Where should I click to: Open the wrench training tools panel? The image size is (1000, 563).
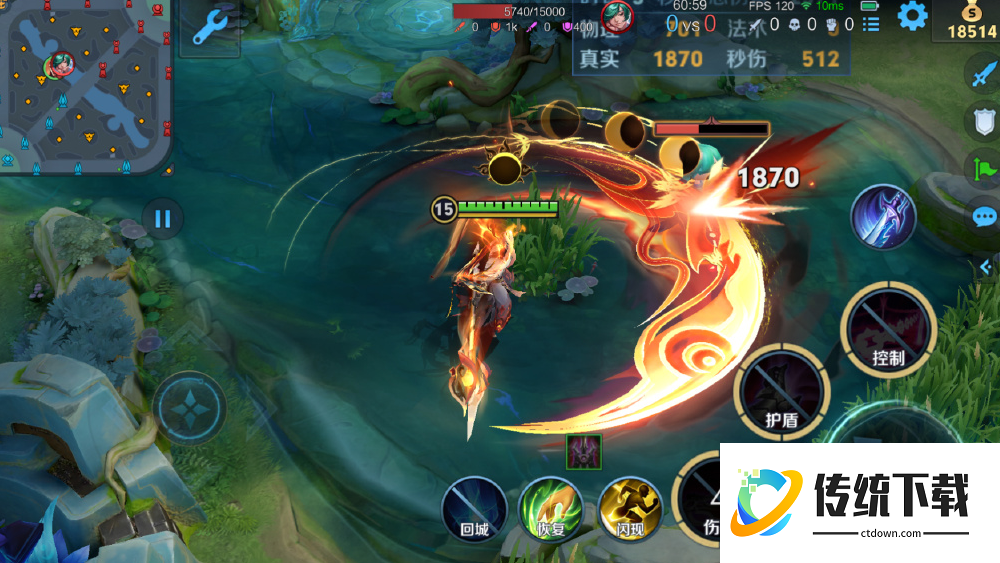click(211, 28)
